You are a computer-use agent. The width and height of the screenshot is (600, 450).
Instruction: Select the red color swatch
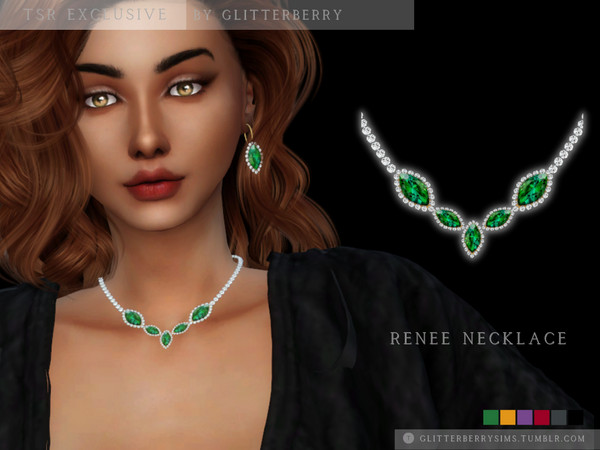click(x=541, y=417)
